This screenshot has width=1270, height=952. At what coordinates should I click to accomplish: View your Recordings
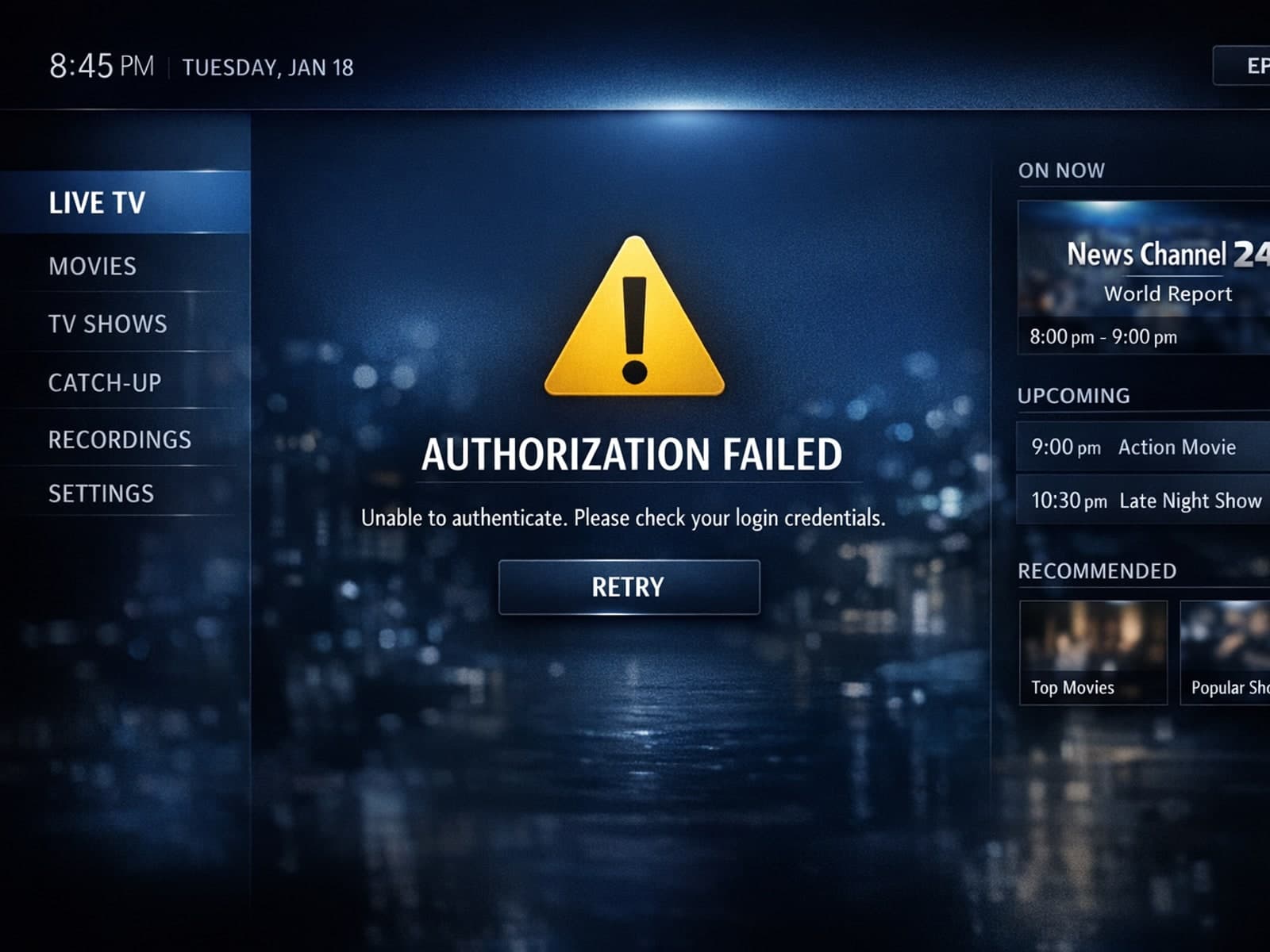[119, 440]
